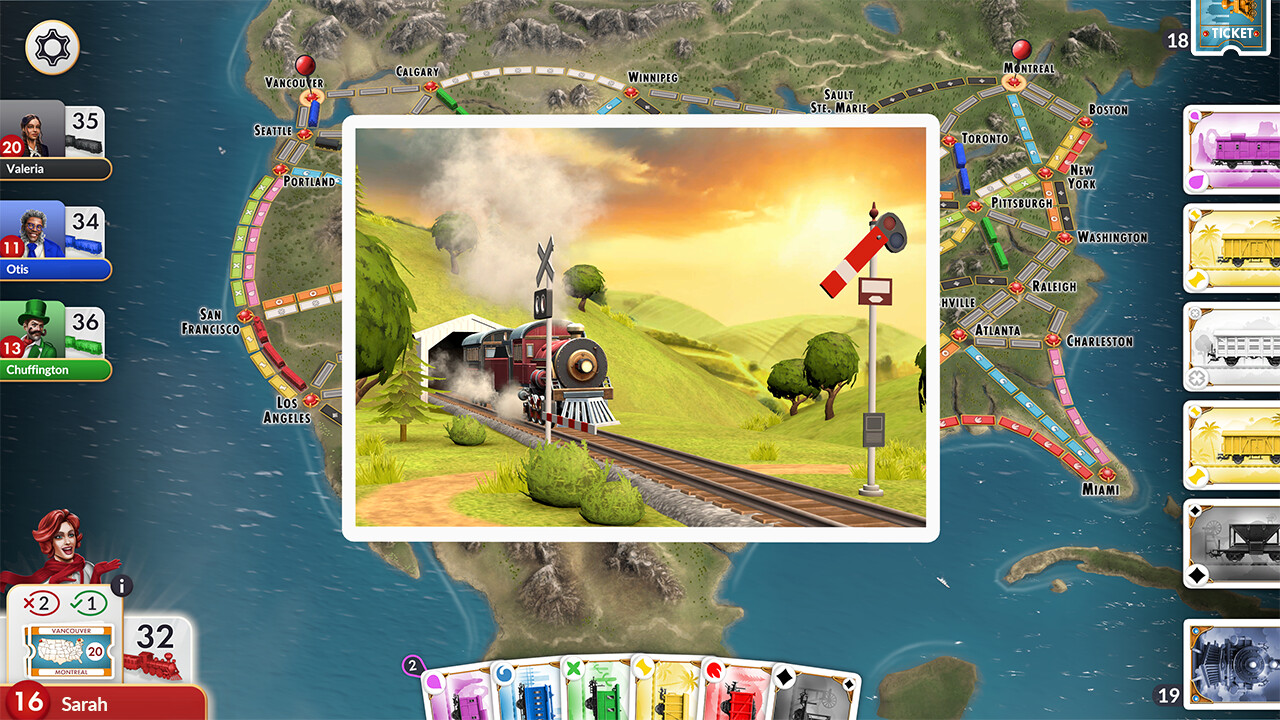Open Valeria's player panel
Screen dimensions: 1280x720
pos(55,140)
